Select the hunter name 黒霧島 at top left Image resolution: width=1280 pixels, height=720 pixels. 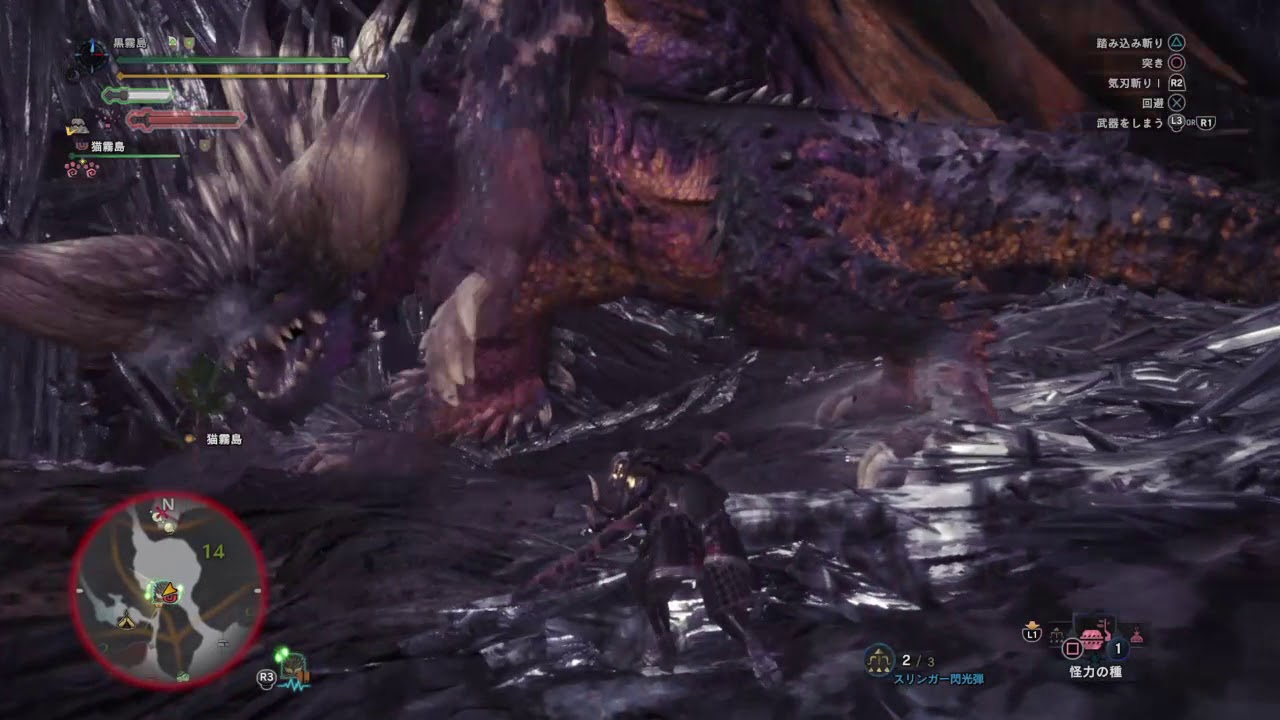click(x=132, y=43)
